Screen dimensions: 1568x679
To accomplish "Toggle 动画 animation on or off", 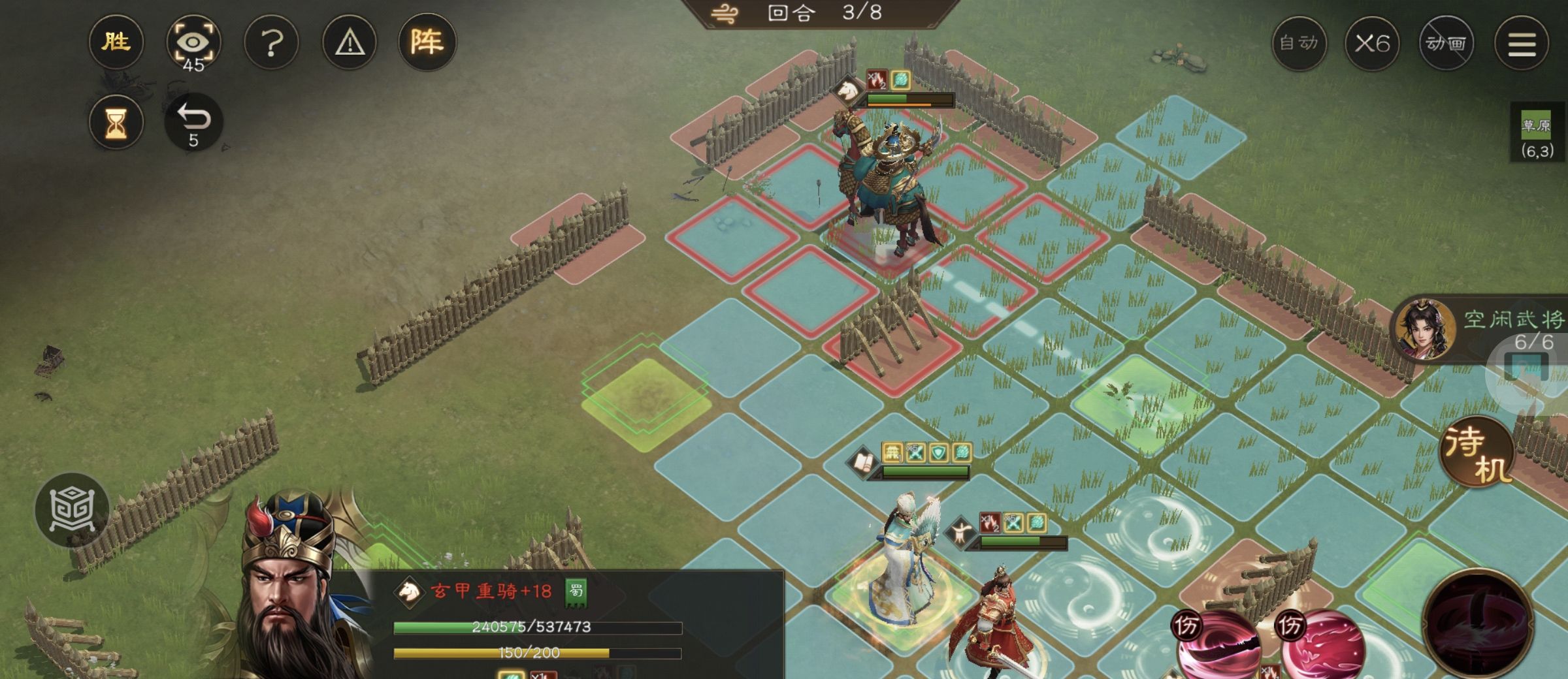I will 1446,44.
